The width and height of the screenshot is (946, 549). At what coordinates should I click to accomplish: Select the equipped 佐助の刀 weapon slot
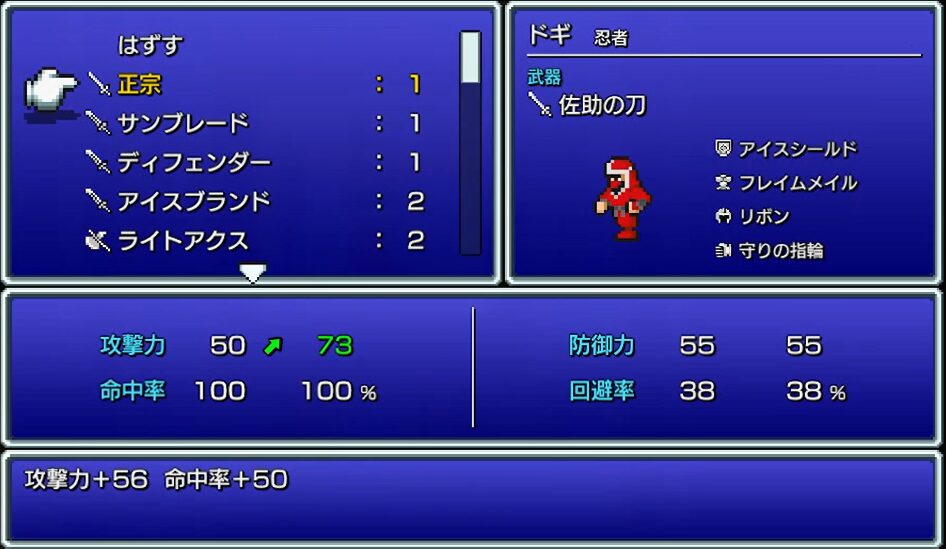coord(601,105)
